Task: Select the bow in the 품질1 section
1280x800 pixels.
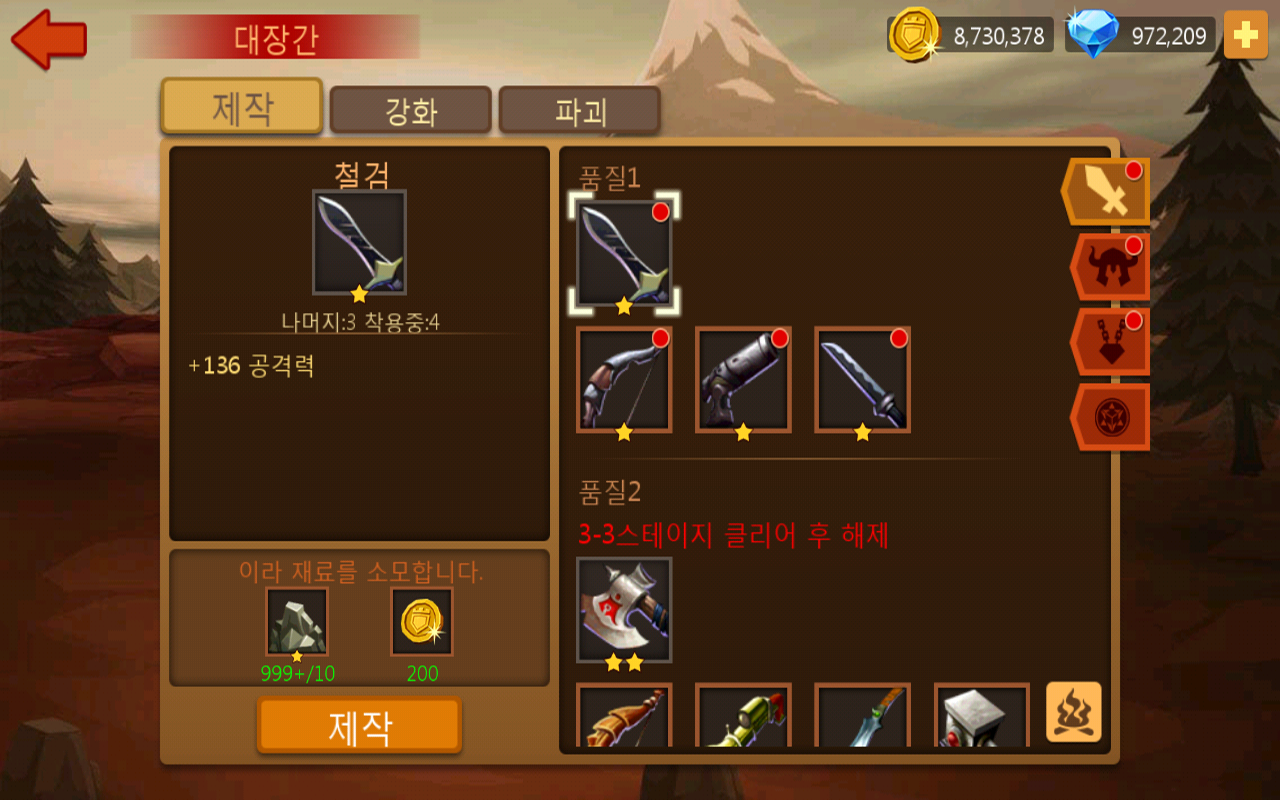Action: point(625,380)
